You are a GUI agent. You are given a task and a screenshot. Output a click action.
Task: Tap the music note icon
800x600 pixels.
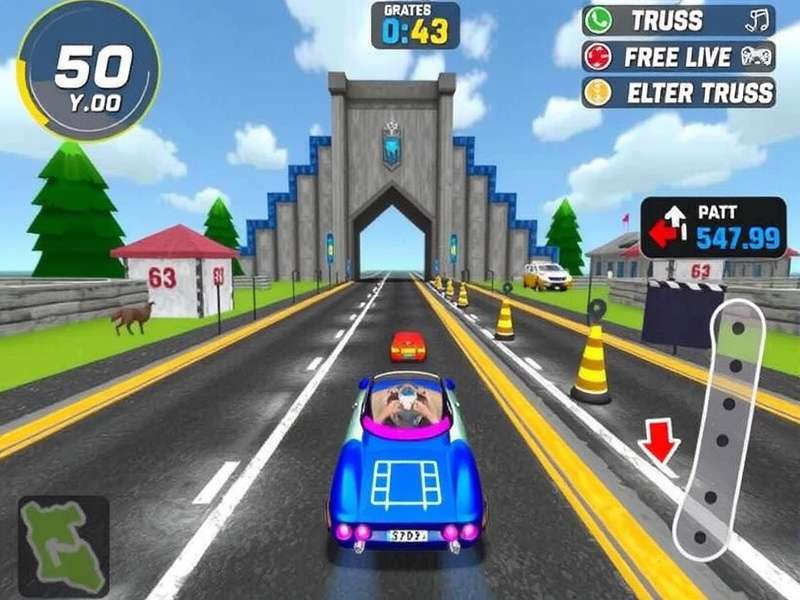click(755, 20)
